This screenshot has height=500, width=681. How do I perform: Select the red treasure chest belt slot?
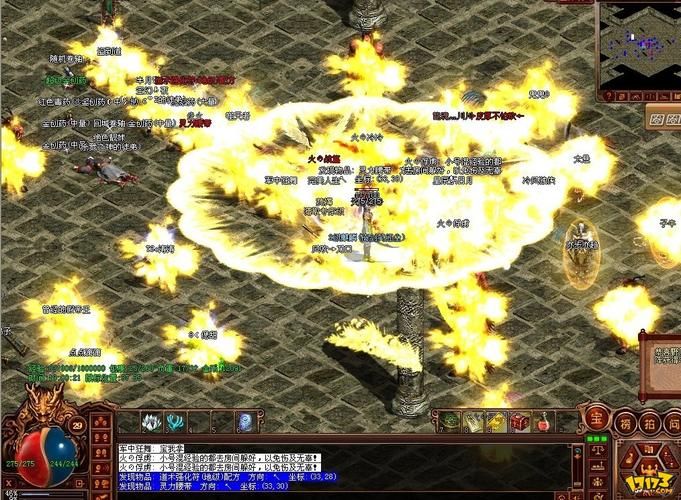520,422
